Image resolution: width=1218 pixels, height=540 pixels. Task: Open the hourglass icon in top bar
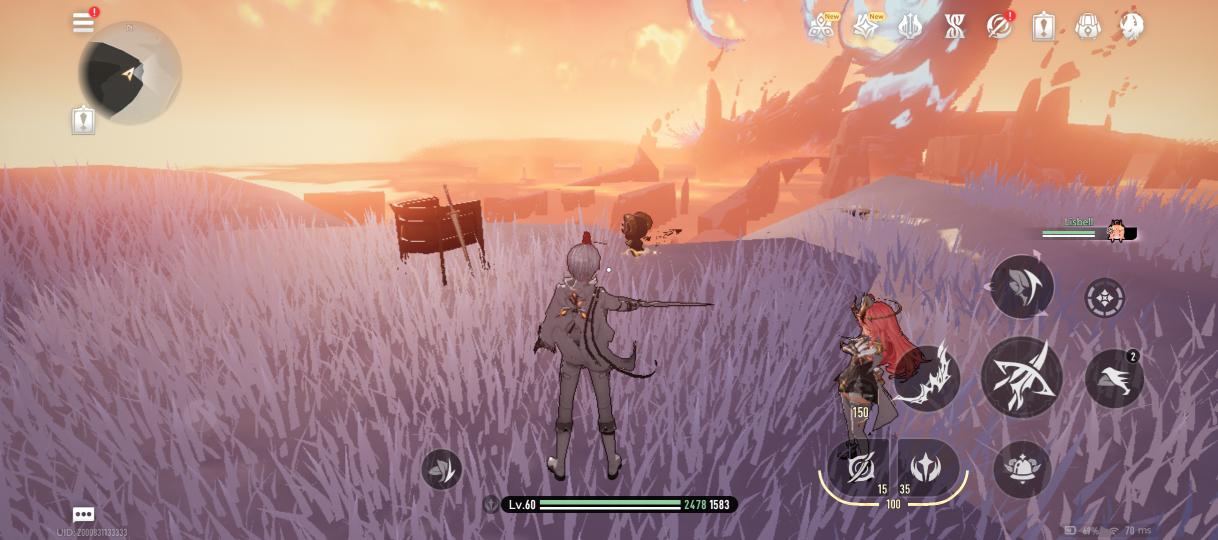(954, 27)
